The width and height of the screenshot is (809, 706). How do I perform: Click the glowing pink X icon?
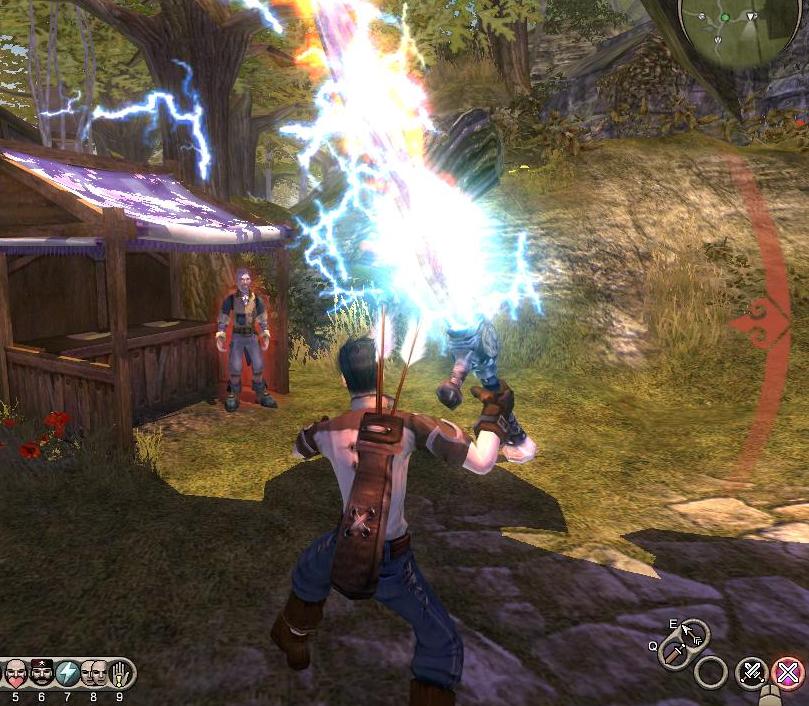click(x=789, y=673)
